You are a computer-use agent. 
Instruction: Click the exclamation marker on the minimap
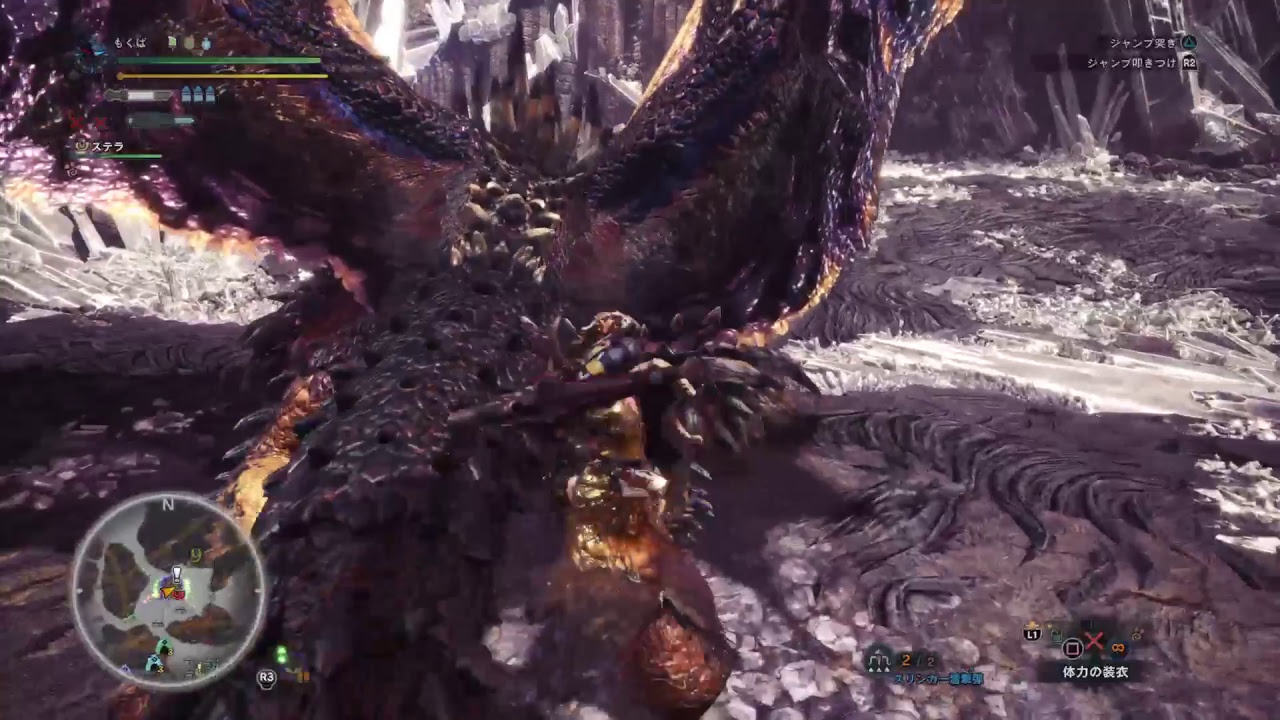pyautogui.click(x=176, y=573)
